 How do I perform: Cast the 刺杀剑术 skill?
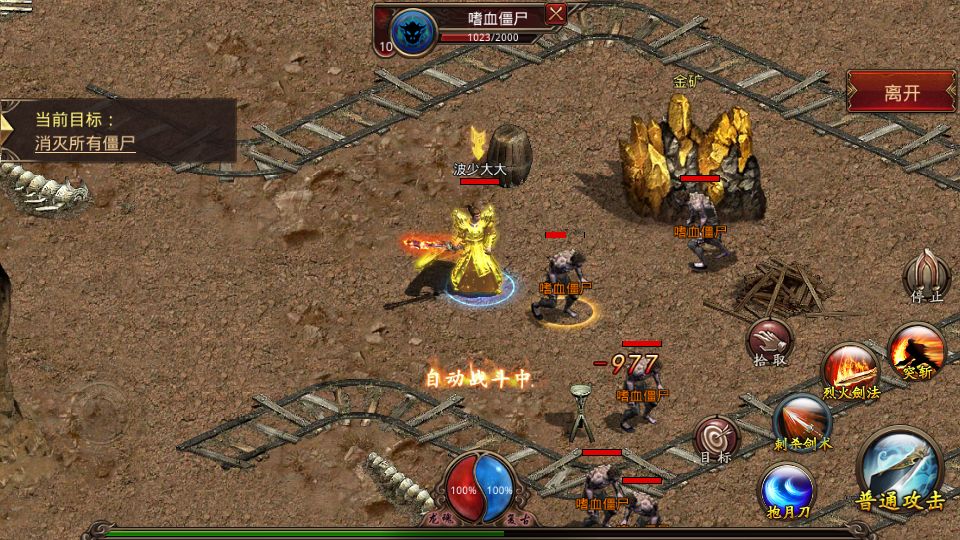(x=802, y=420)
